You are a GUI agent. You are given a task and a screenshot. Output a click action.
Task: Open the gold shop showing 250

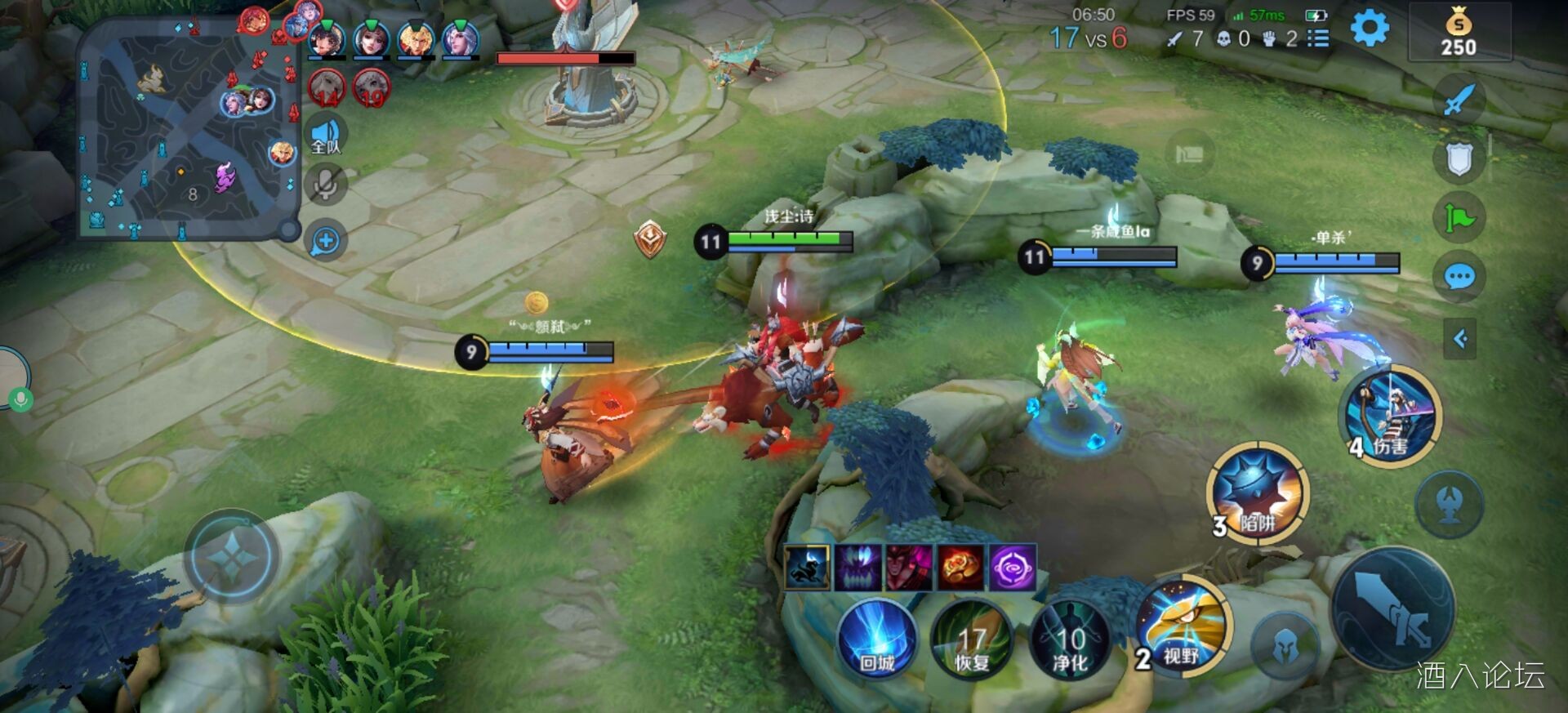pos(1459,33)
